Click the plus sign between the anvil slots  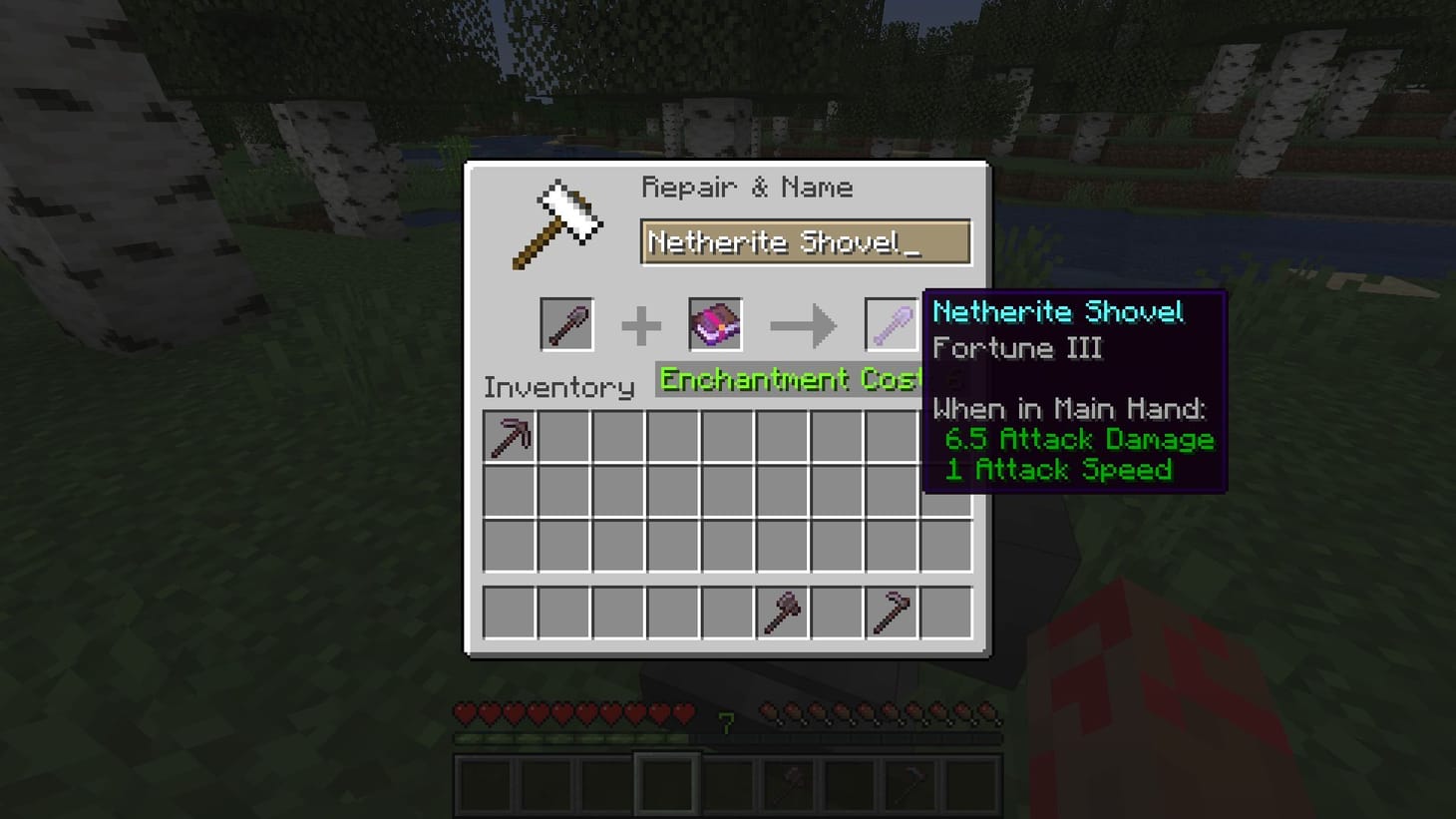coord(642,324)
